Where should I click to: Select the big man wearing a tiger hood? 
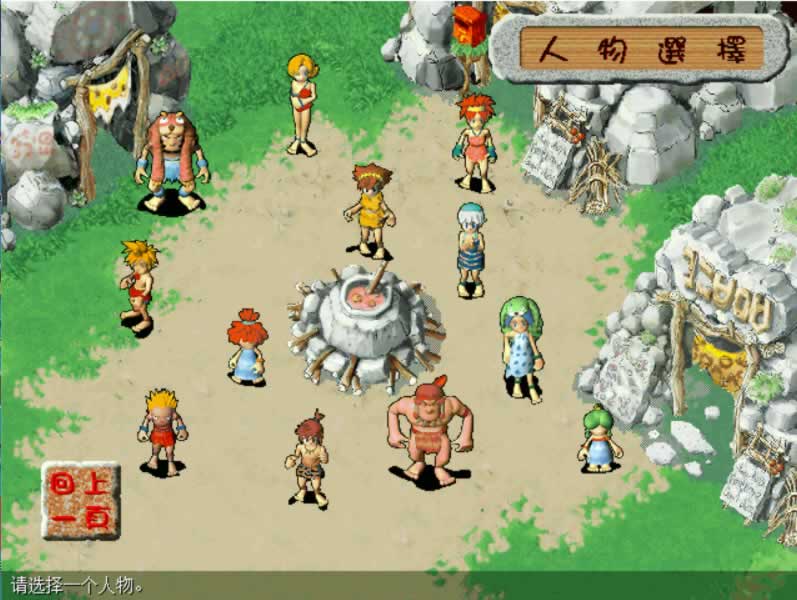tap(171, 162)
